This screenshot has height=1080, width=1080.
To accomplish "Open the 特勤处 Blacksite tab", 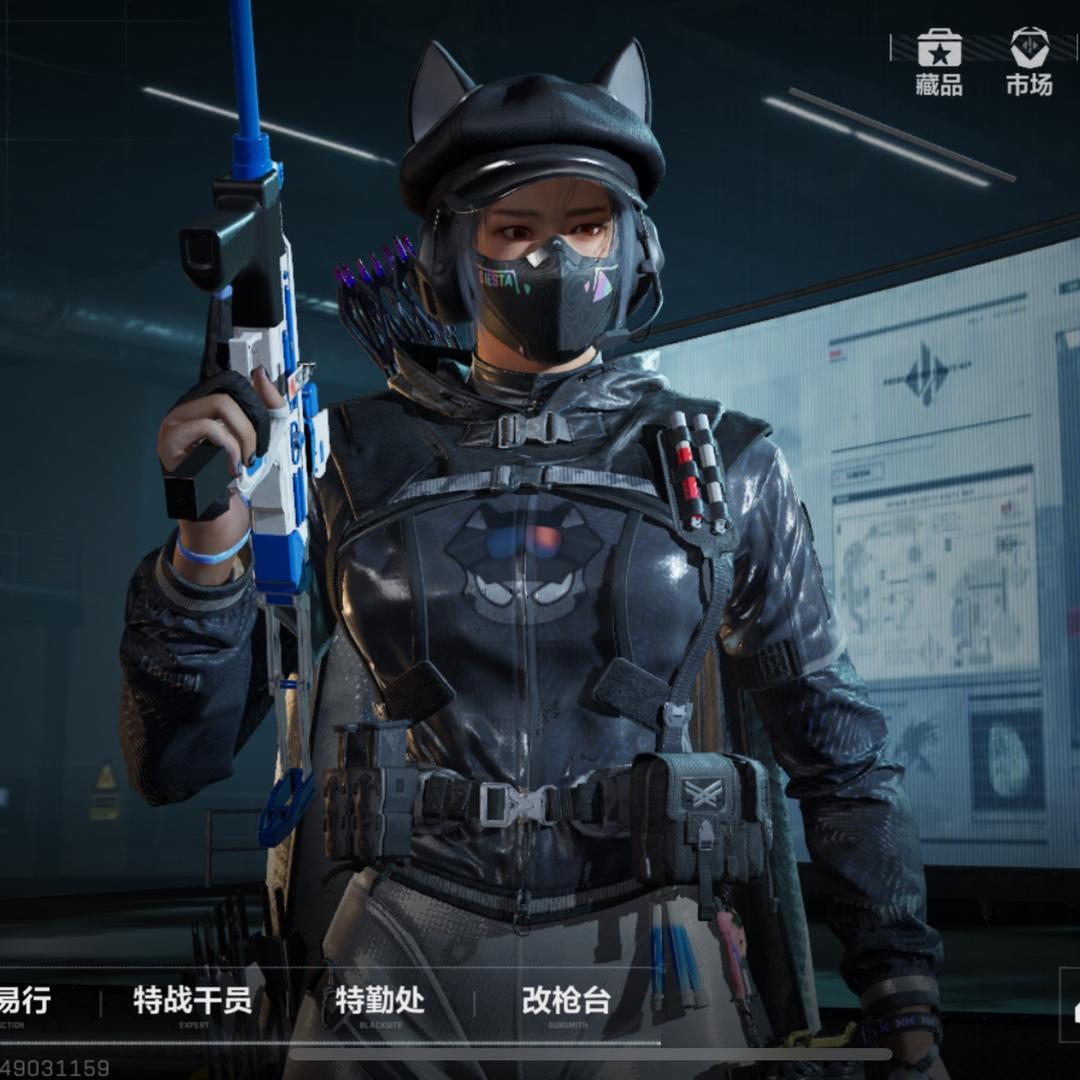I will tap(379, 1002).
